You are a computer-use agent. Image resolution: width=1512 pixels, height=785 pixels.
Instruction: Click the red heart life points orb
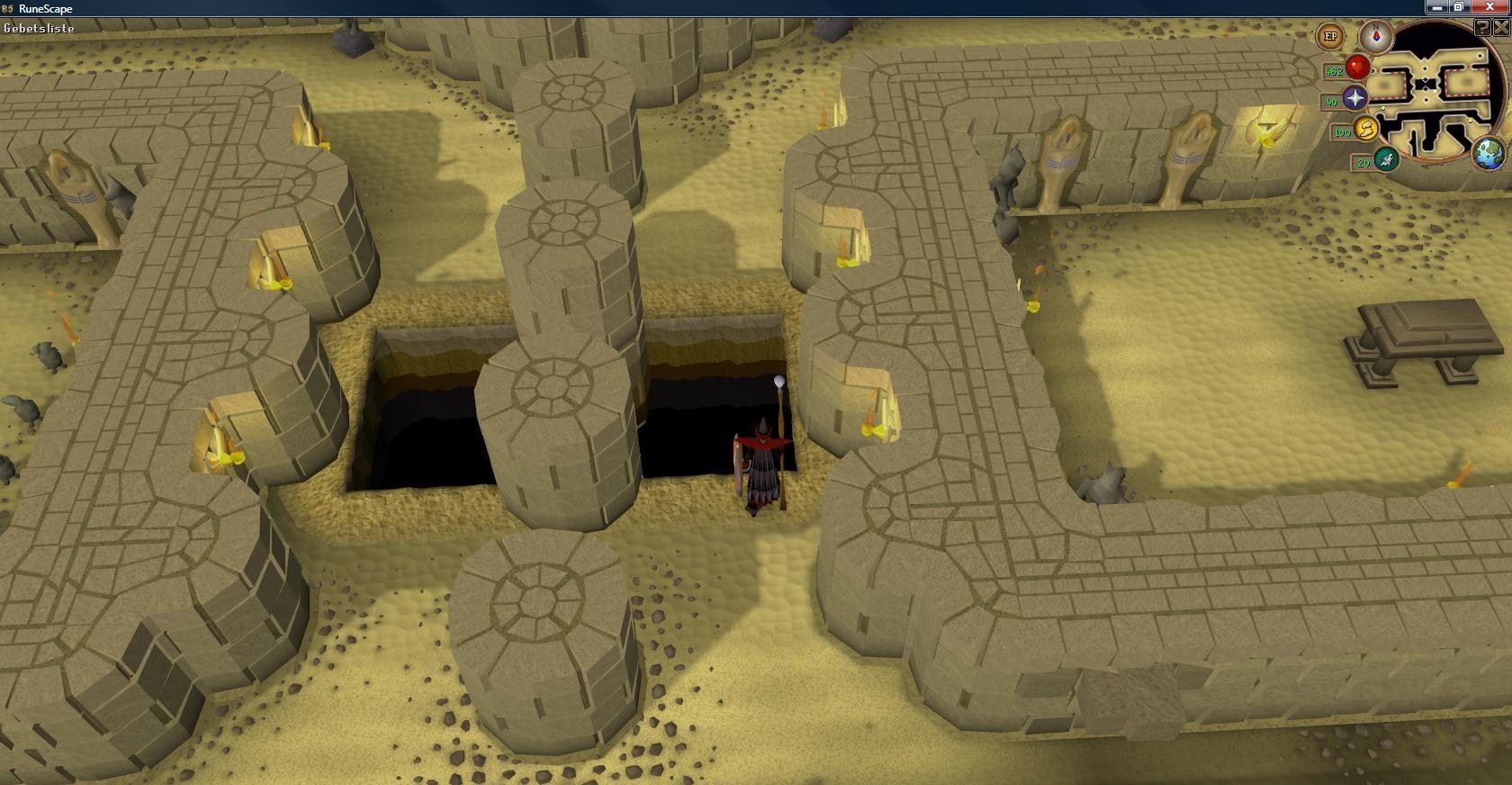click(x=1357, y=67)
